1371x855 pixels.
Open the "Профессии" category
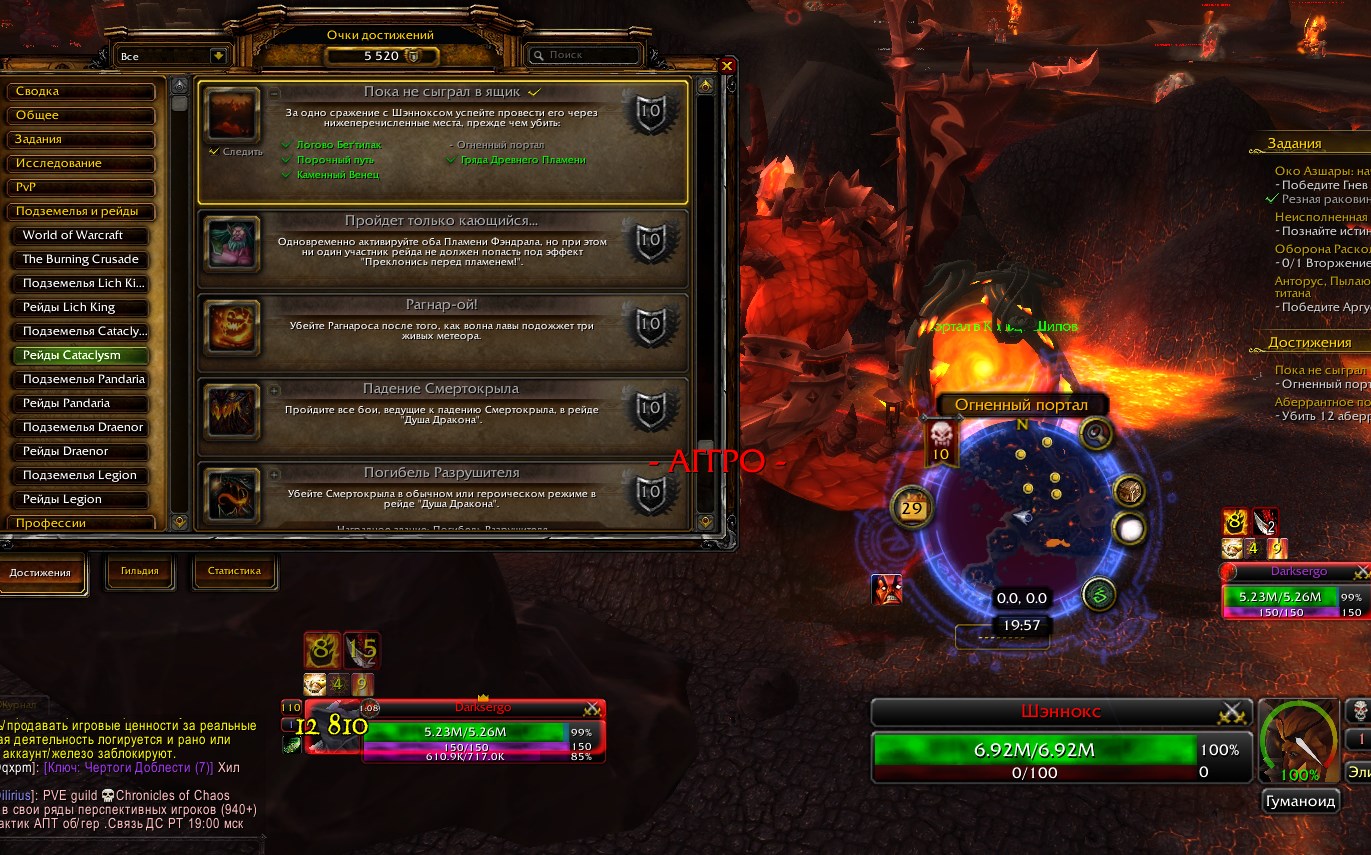pos(82,523)
